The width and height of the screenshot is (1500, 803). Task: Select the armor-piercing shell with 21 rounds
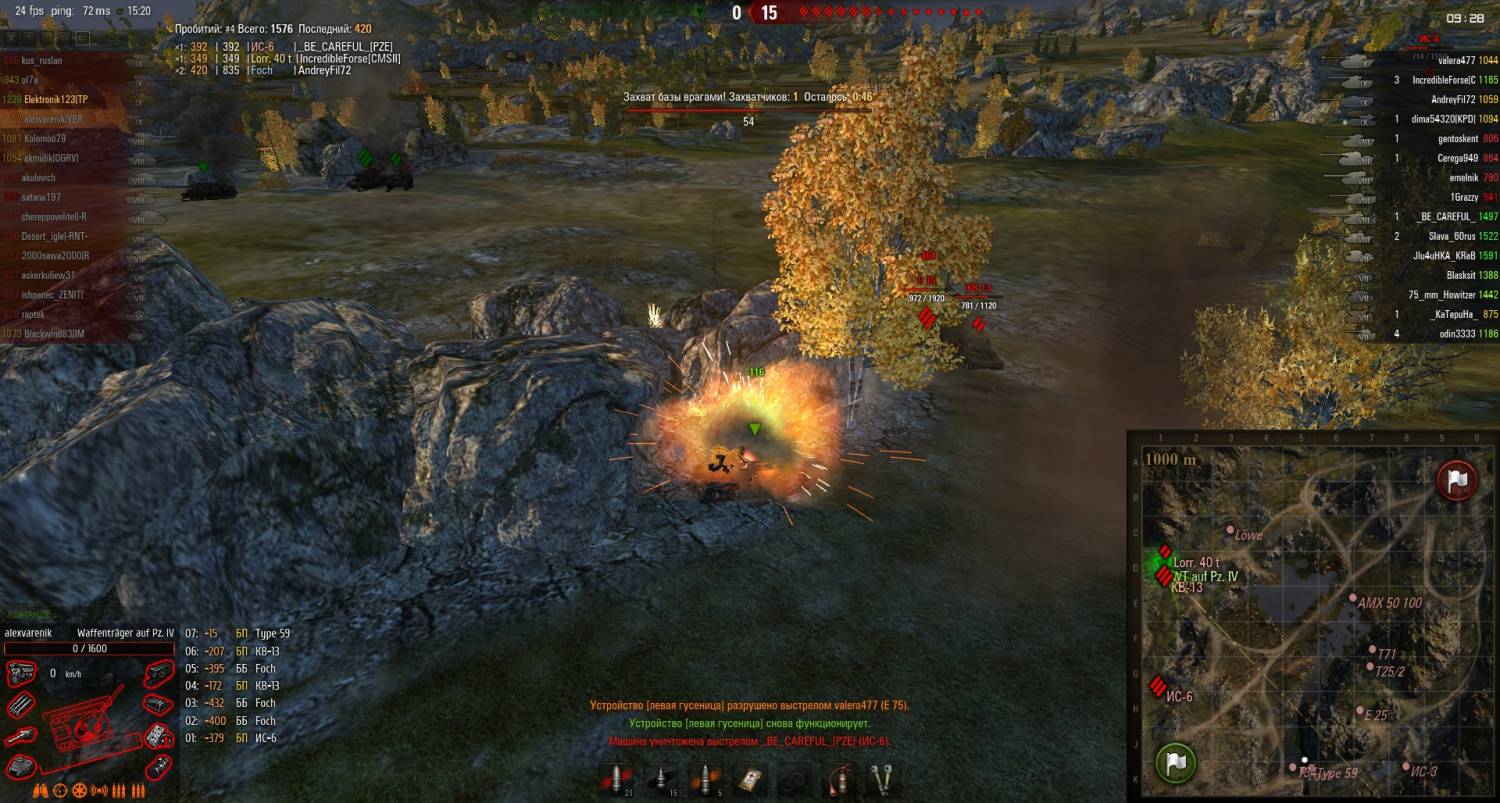pos(618,779)
